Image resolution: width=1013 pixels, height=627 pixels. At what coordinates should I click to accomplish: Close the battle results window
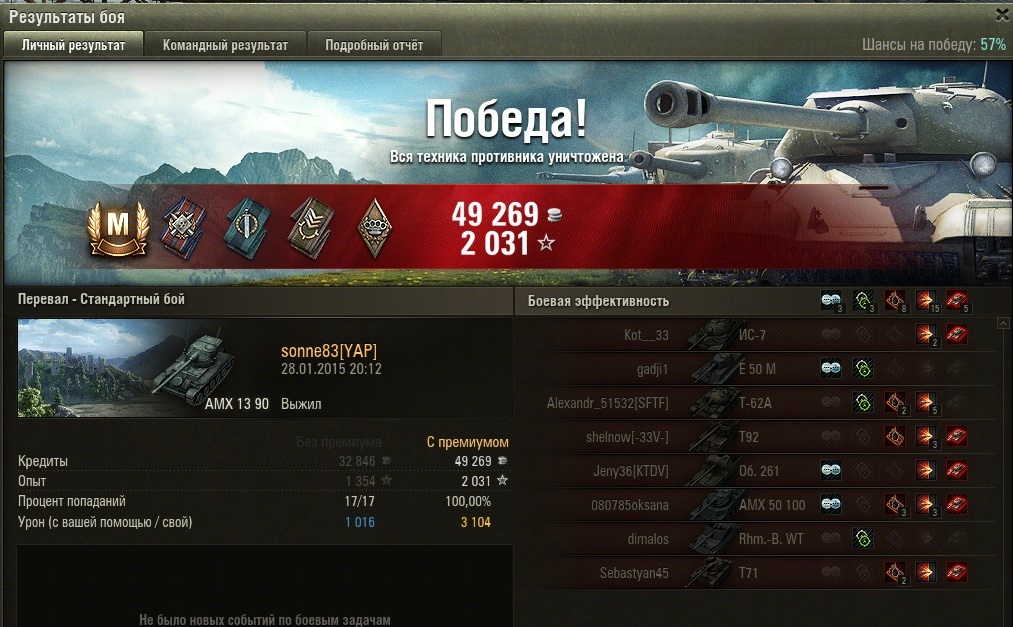pyautogui.click(x=1002, y=15)
